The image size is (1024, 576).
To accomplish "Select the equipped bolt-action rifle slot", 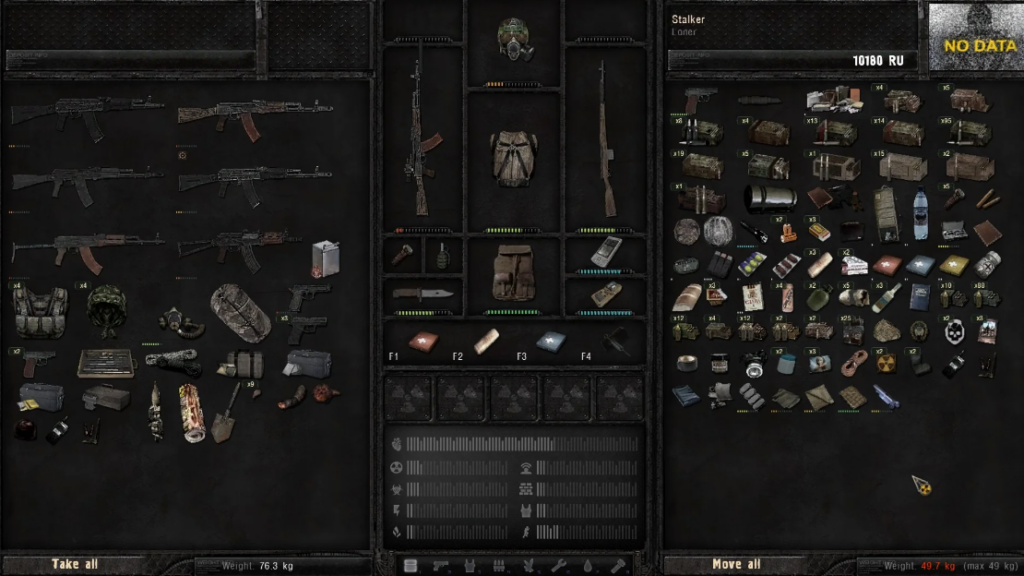I will click(604, 140).
